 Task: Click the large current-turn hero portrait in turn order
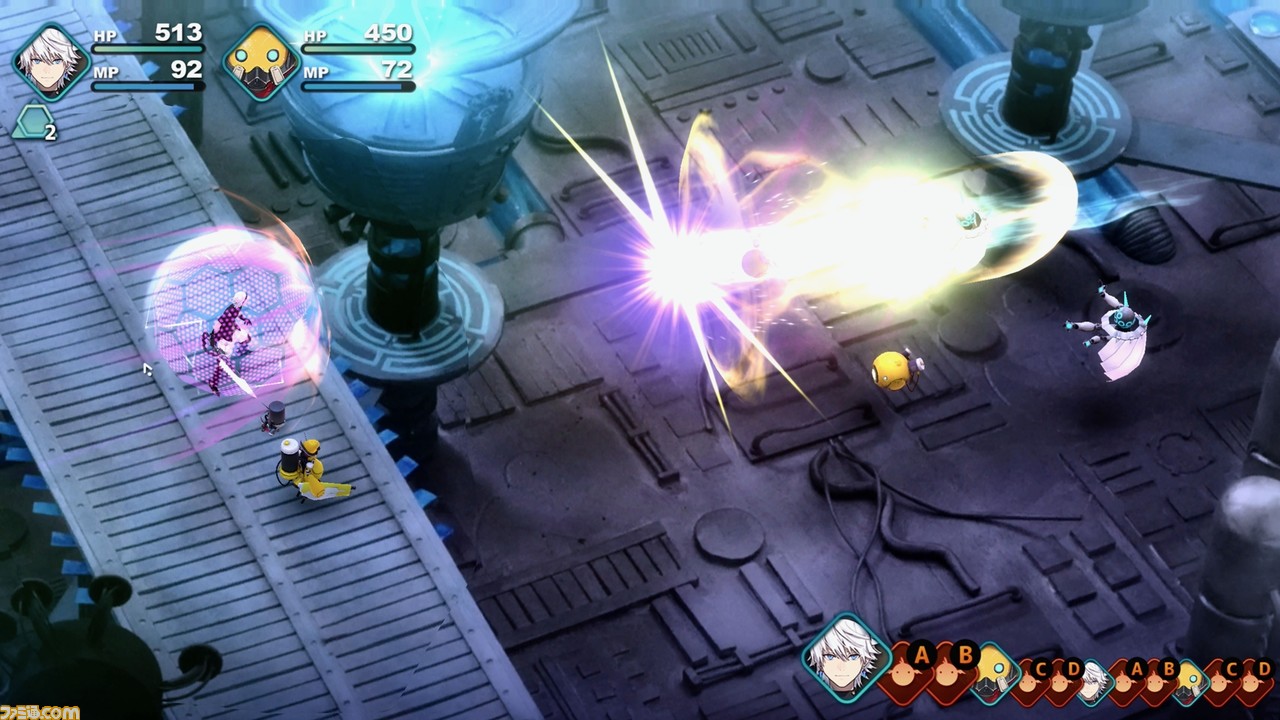(845, 656)
